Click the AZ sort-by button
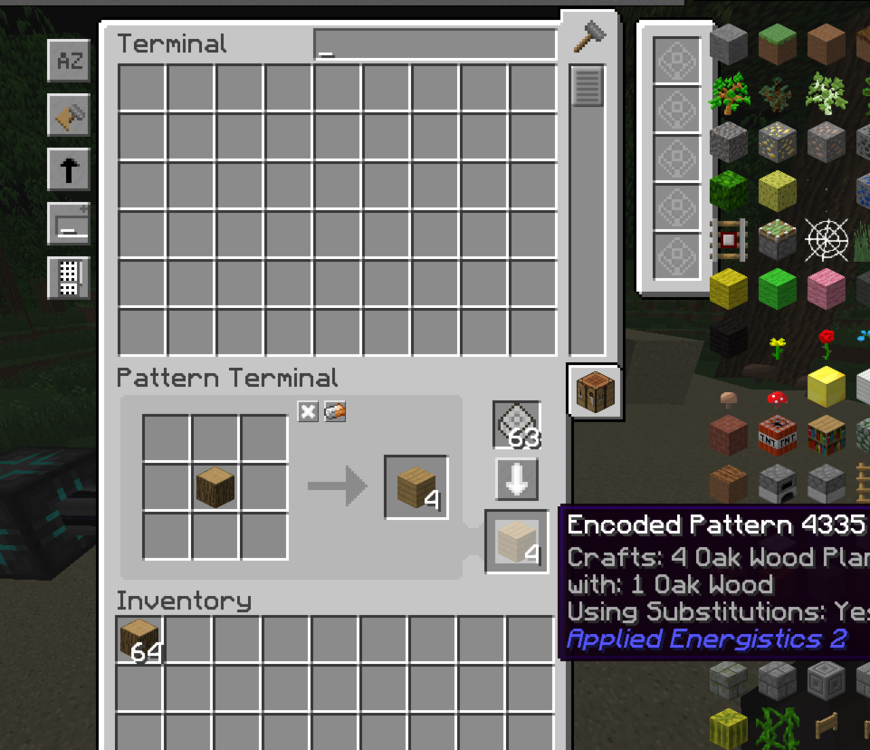The height and width of the screenshot is (750, 870). (x=69, y=61)
